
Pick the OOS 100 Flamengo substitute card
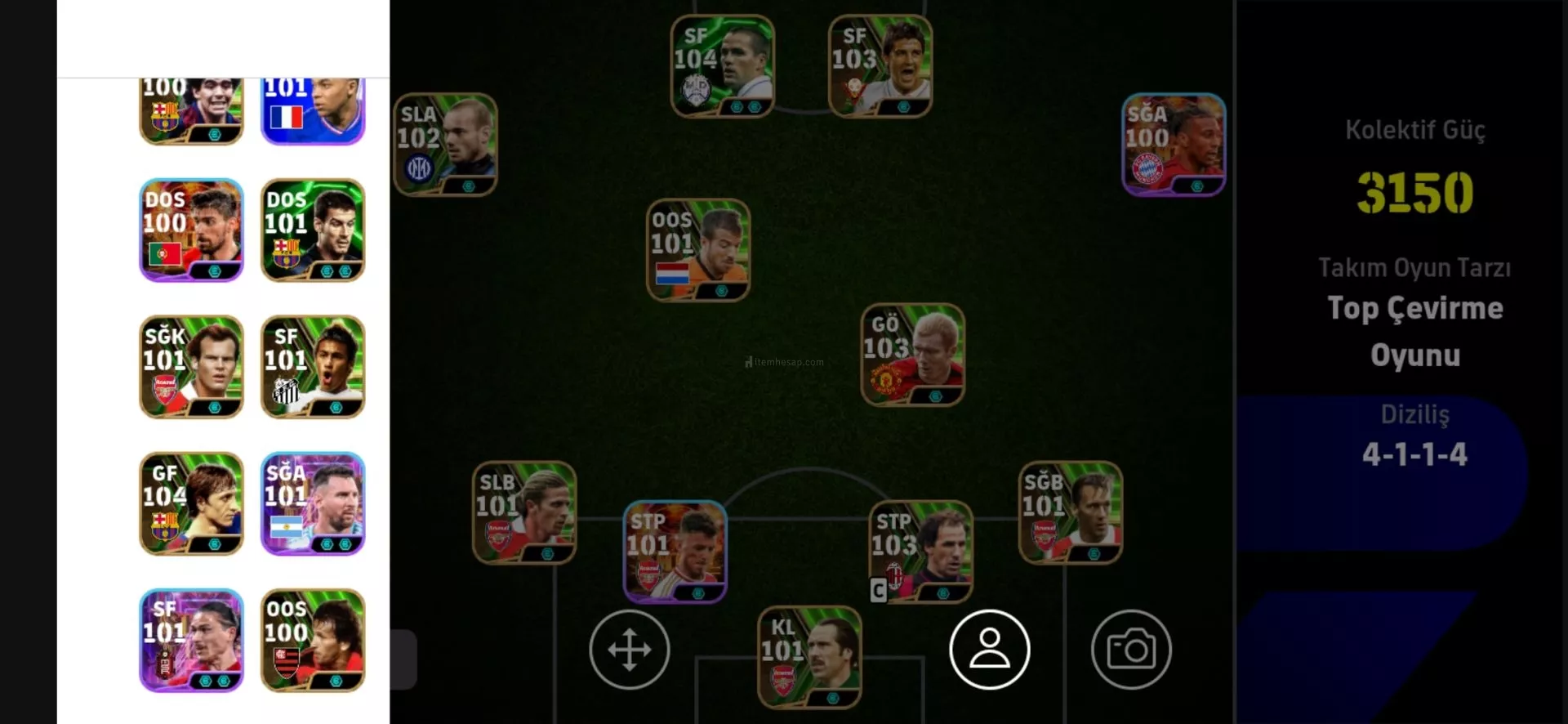tap(312, 640)
